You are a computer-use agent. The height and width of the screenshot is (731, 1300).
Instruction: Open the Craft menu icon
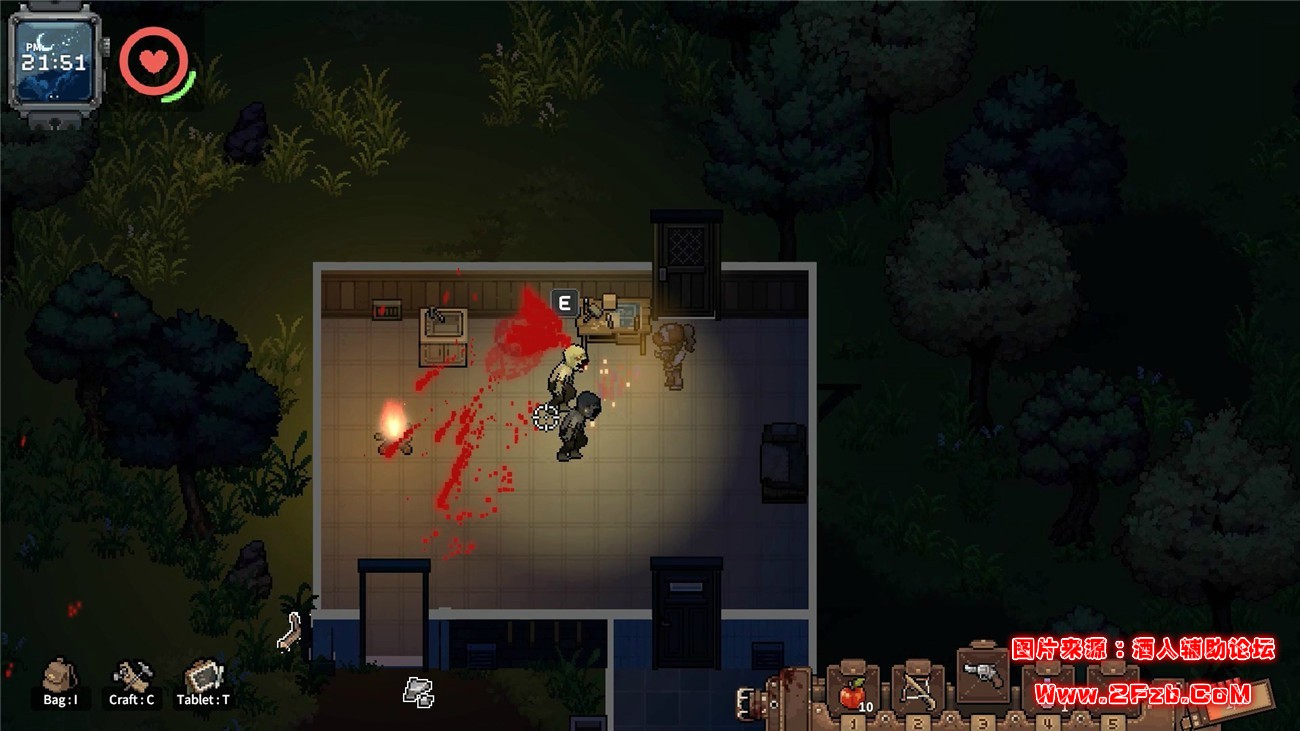(x=132, y=677)
